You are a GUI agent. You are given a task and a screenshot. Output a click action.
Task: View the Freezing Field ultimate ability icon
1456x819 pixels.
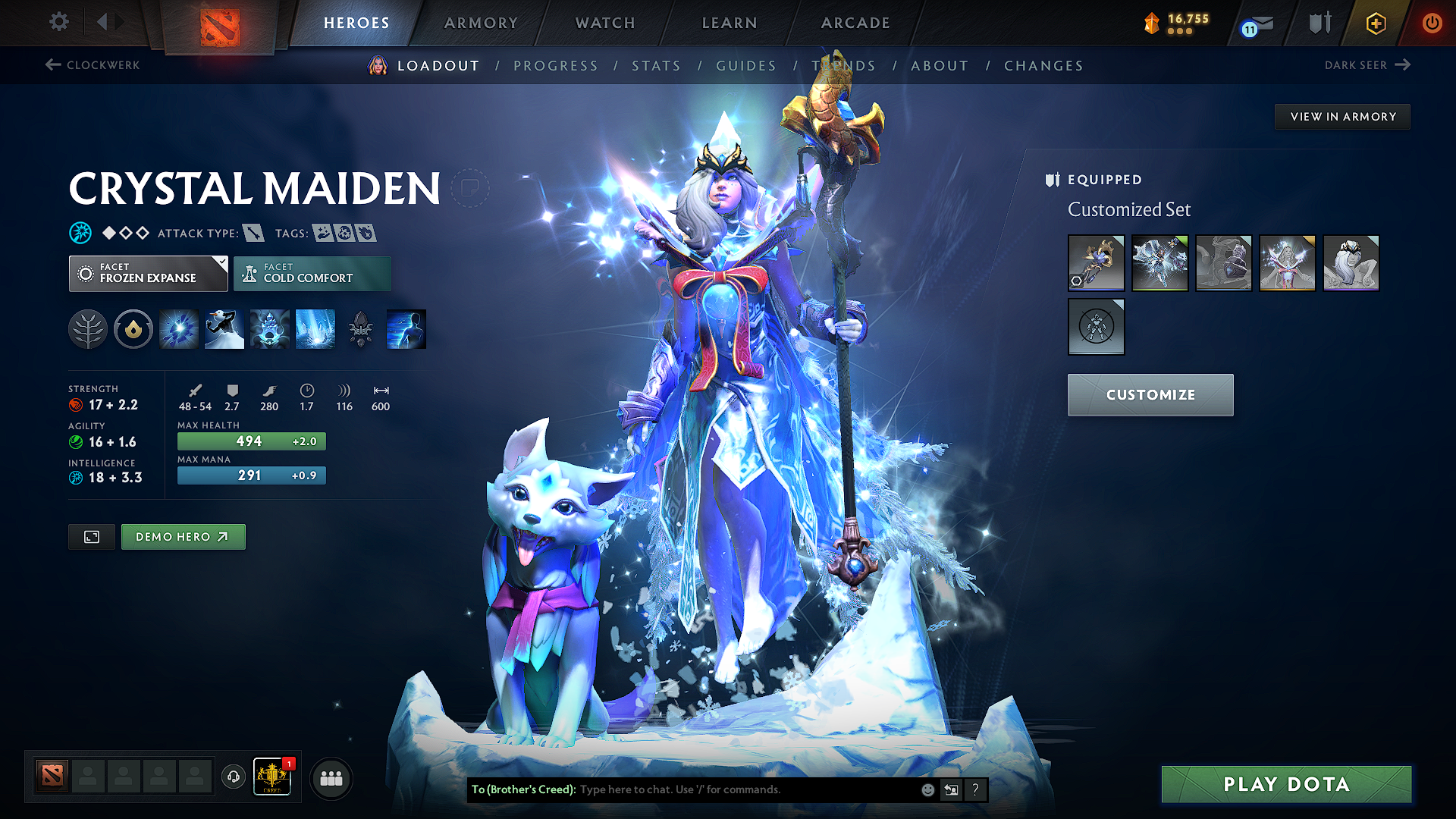[x=315, y=328]
